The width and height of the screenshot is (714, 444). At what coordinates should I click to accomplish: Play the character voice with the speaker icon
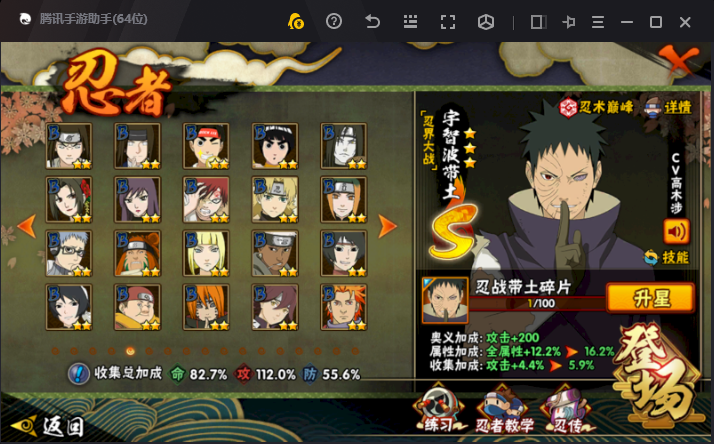click(676, 231)
